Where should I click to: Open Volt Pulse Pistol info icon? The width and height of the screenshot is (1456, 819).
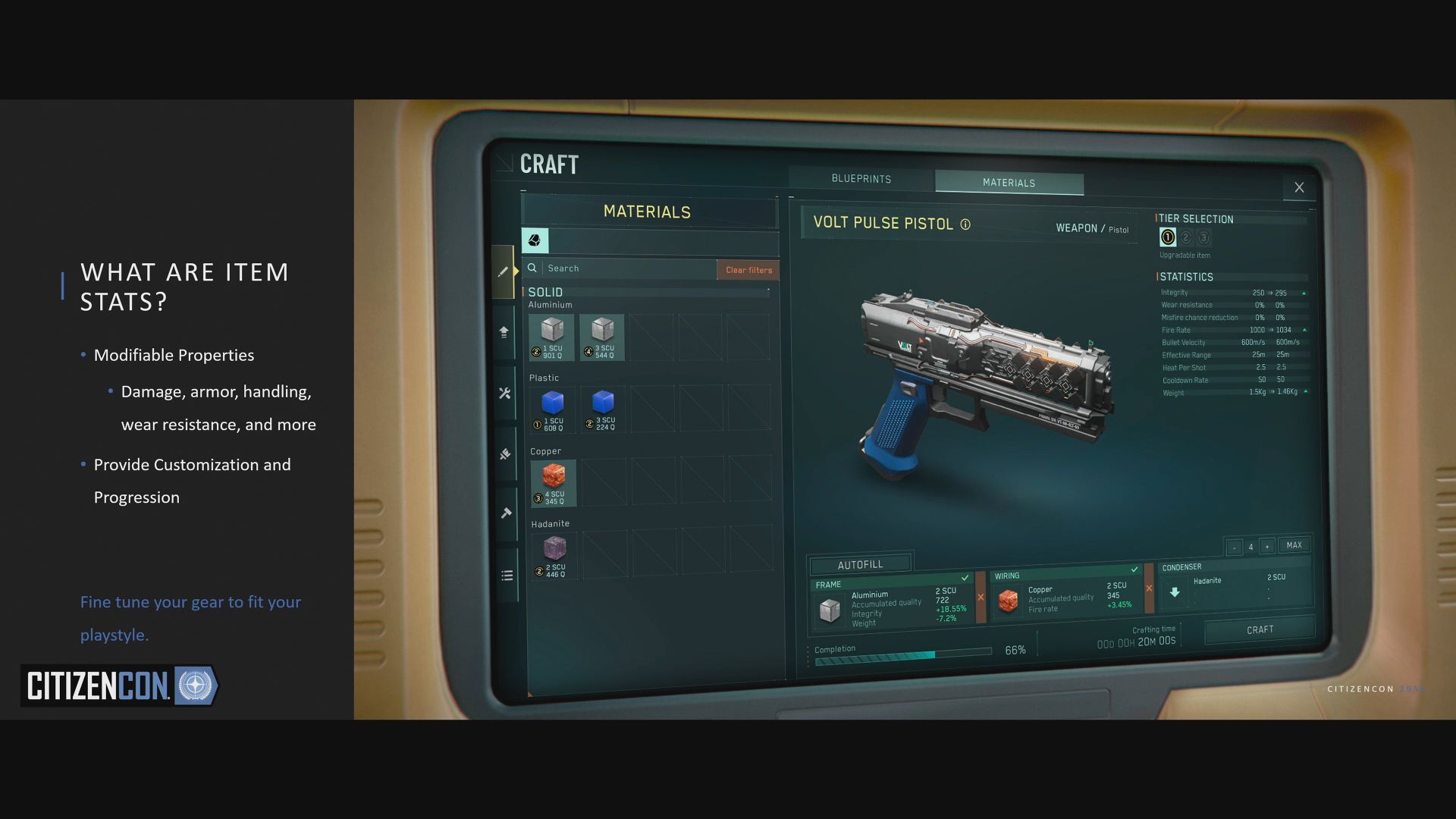(965, 224)
